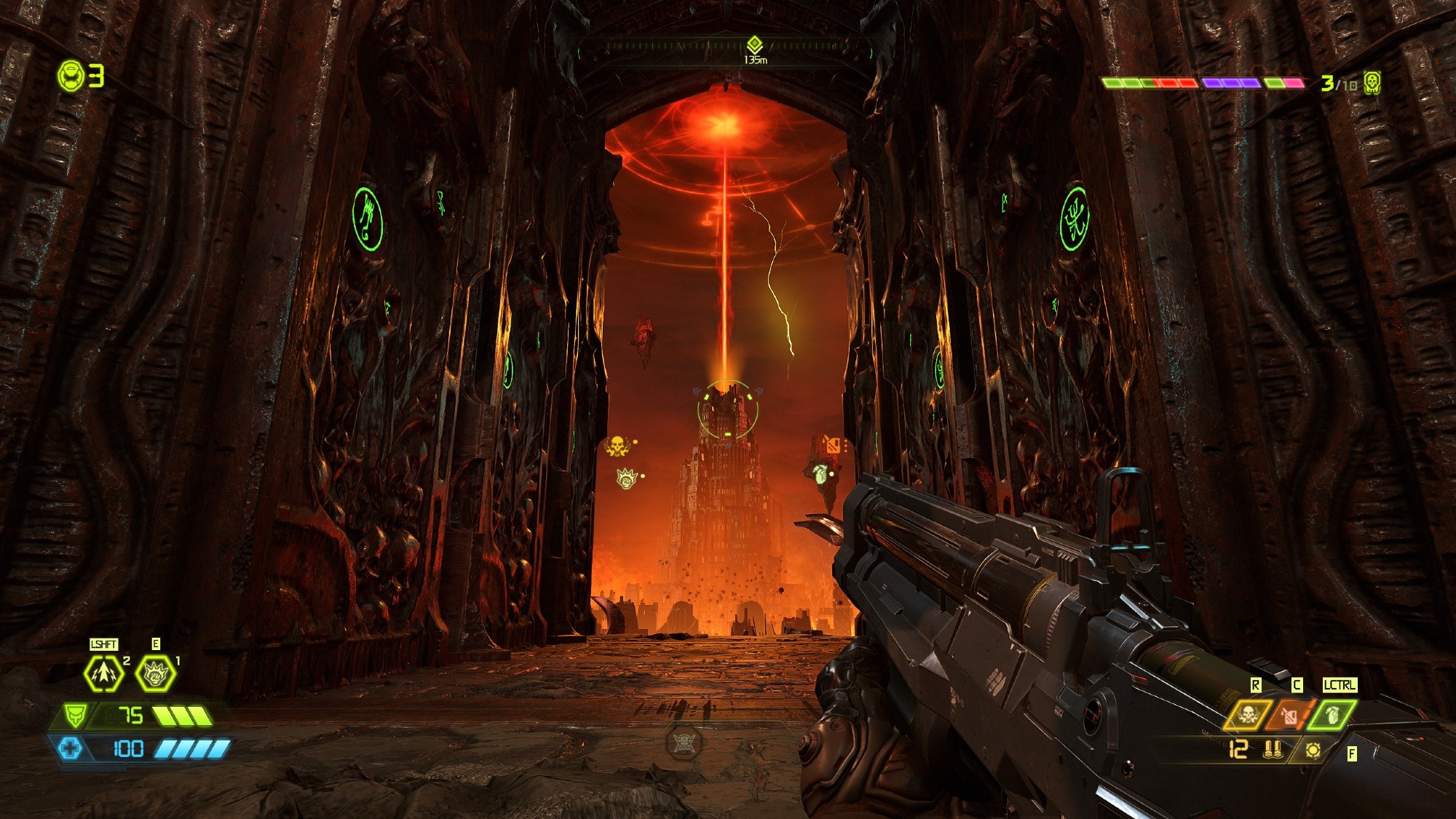Toggle the weapon mod gear icon

1313,749
